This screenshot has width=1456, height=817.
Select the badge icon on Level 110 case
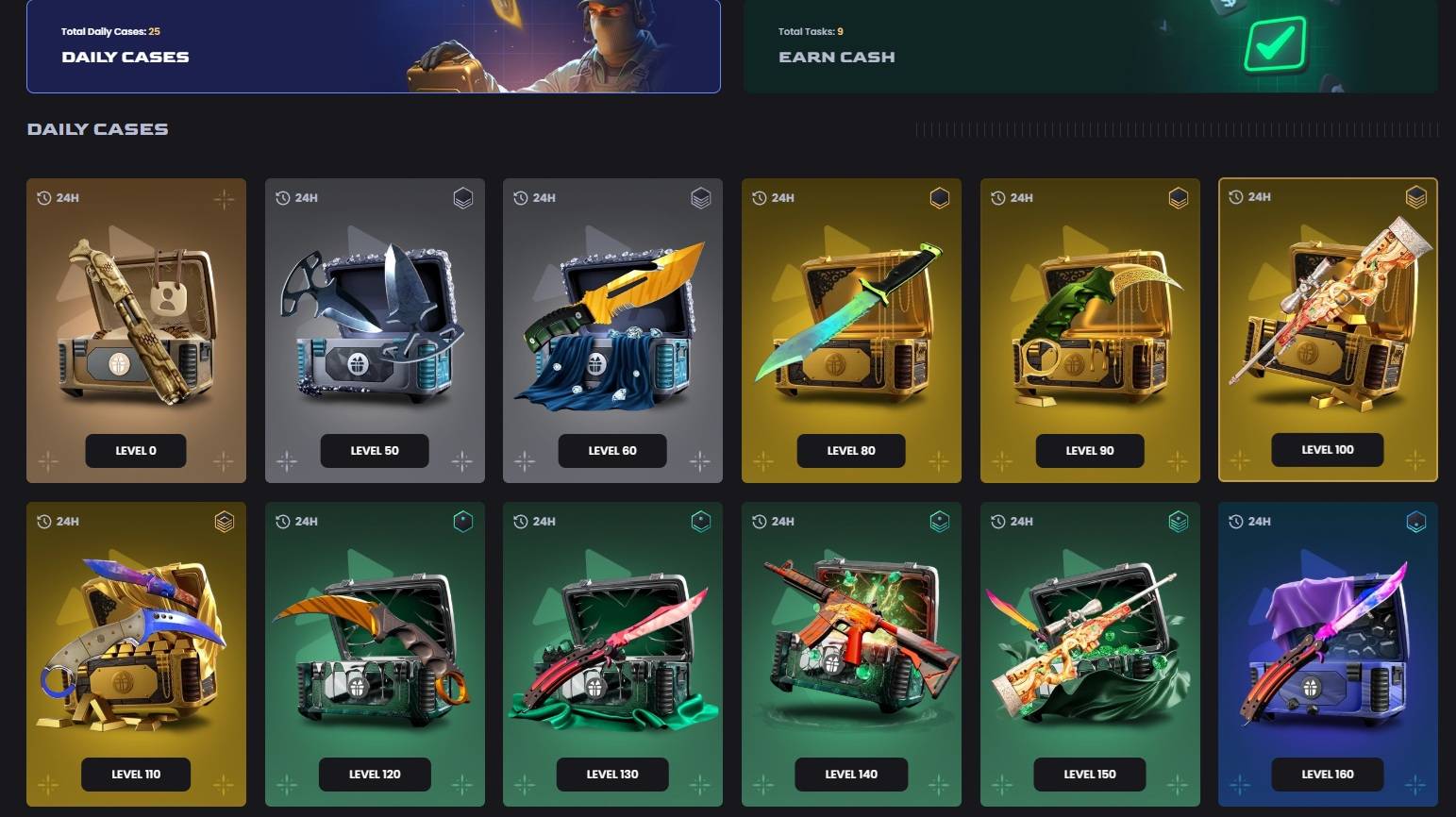click(225, 521)
